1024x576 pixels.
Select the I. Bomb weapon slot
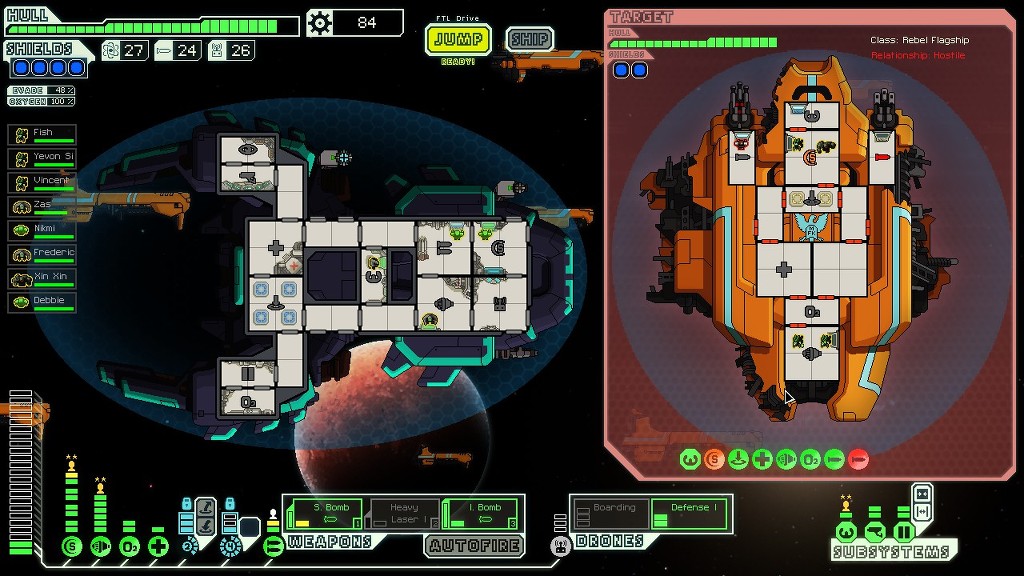click(x=482, y=514)
